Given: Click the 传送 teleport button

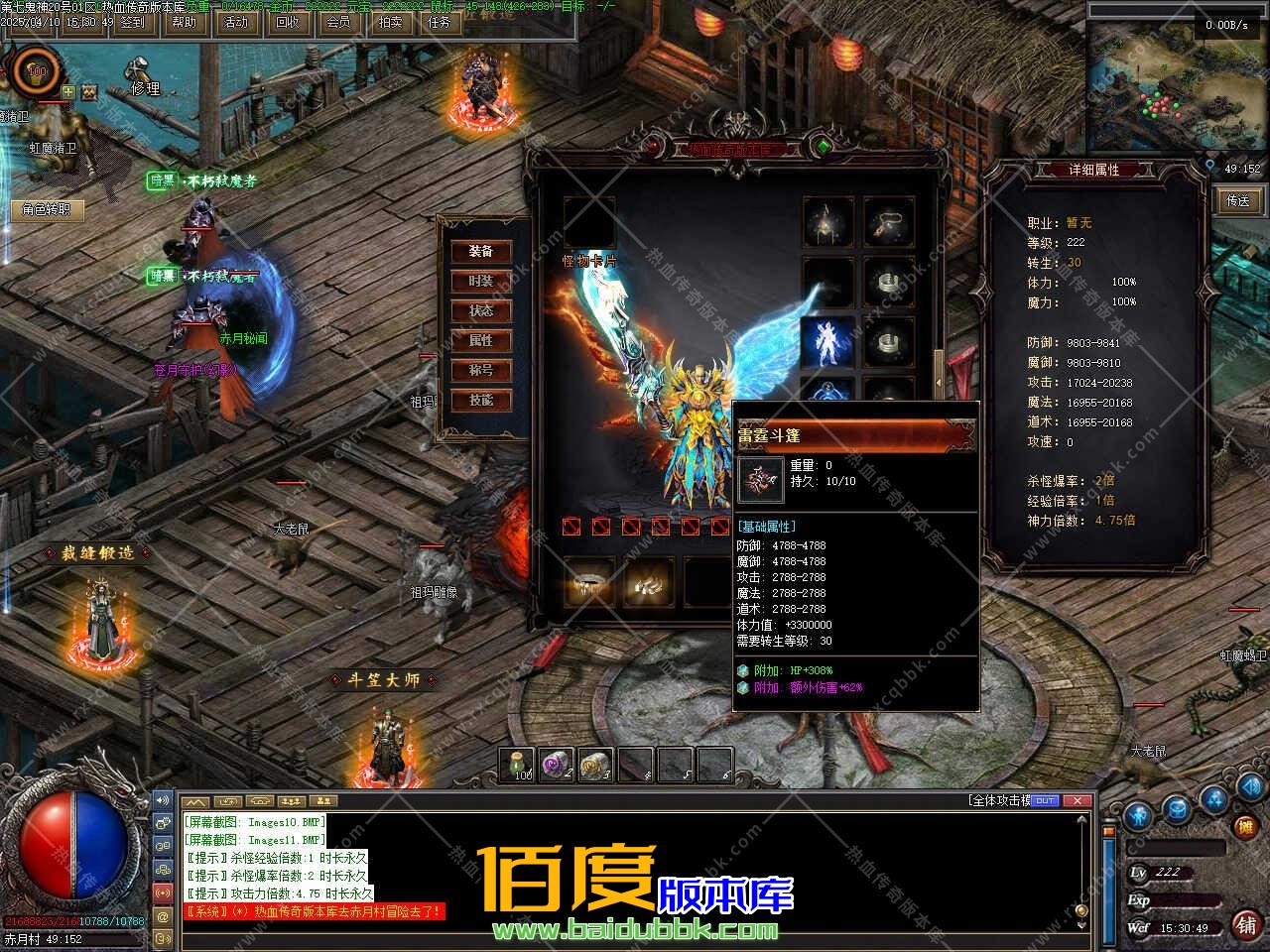Looking at the screenshot, I should pyautogui.click(x=1238, y=200).
